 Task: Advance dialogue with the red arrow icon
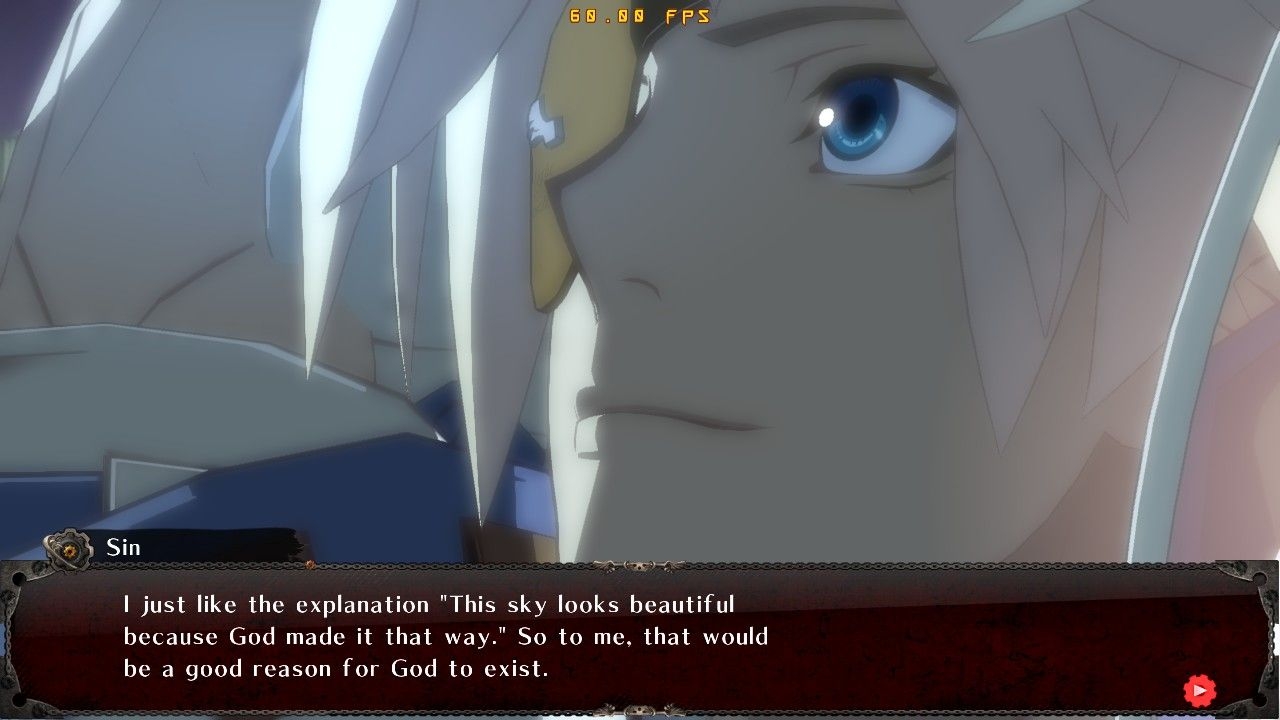coord(1199,690)
